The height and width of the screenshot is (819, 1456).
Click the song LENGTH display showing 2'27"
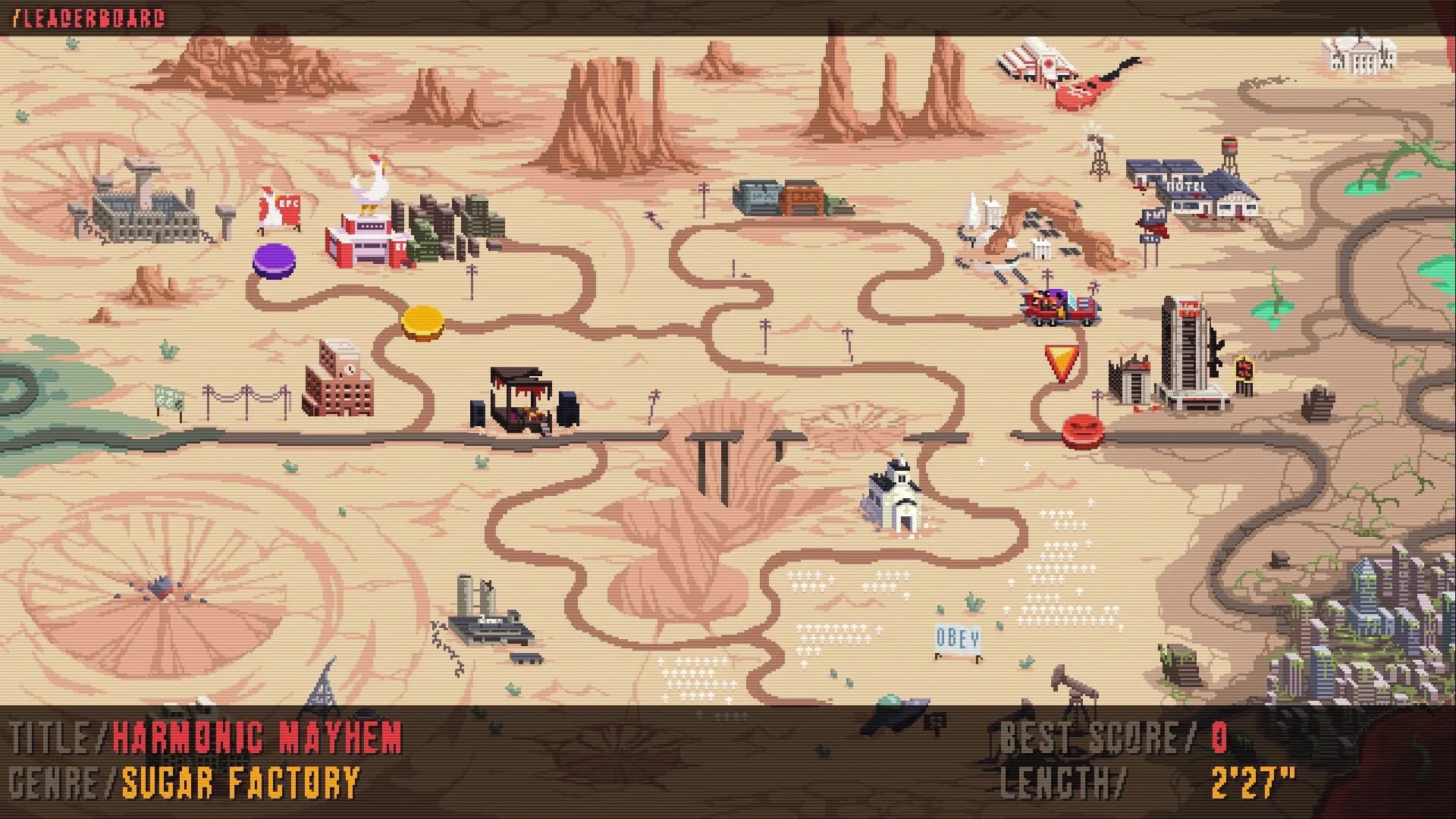pyautogui.click(x=1251, y=779)
